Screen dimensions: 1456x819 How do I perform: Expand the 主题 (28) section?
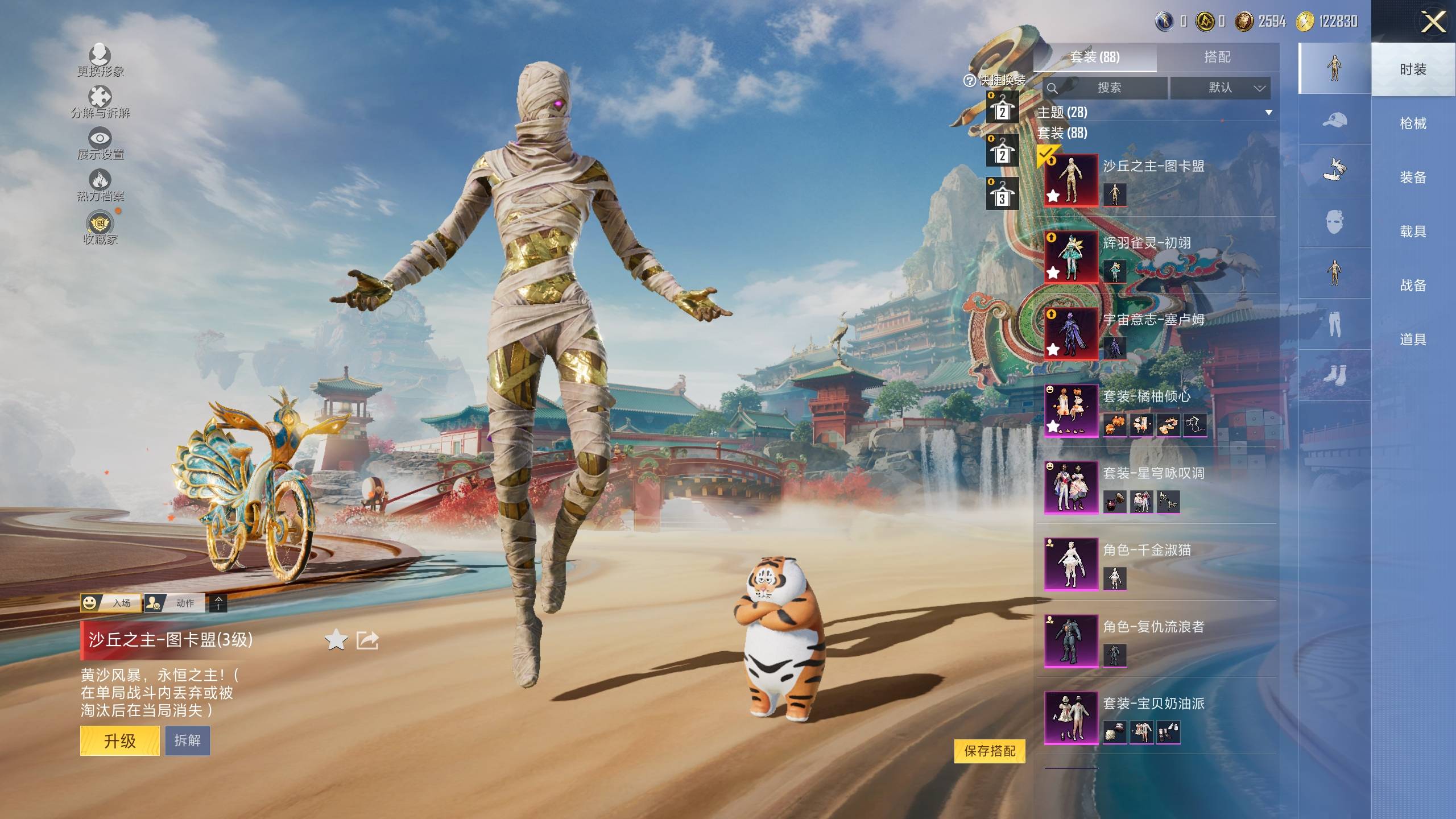click(1268, 113)
